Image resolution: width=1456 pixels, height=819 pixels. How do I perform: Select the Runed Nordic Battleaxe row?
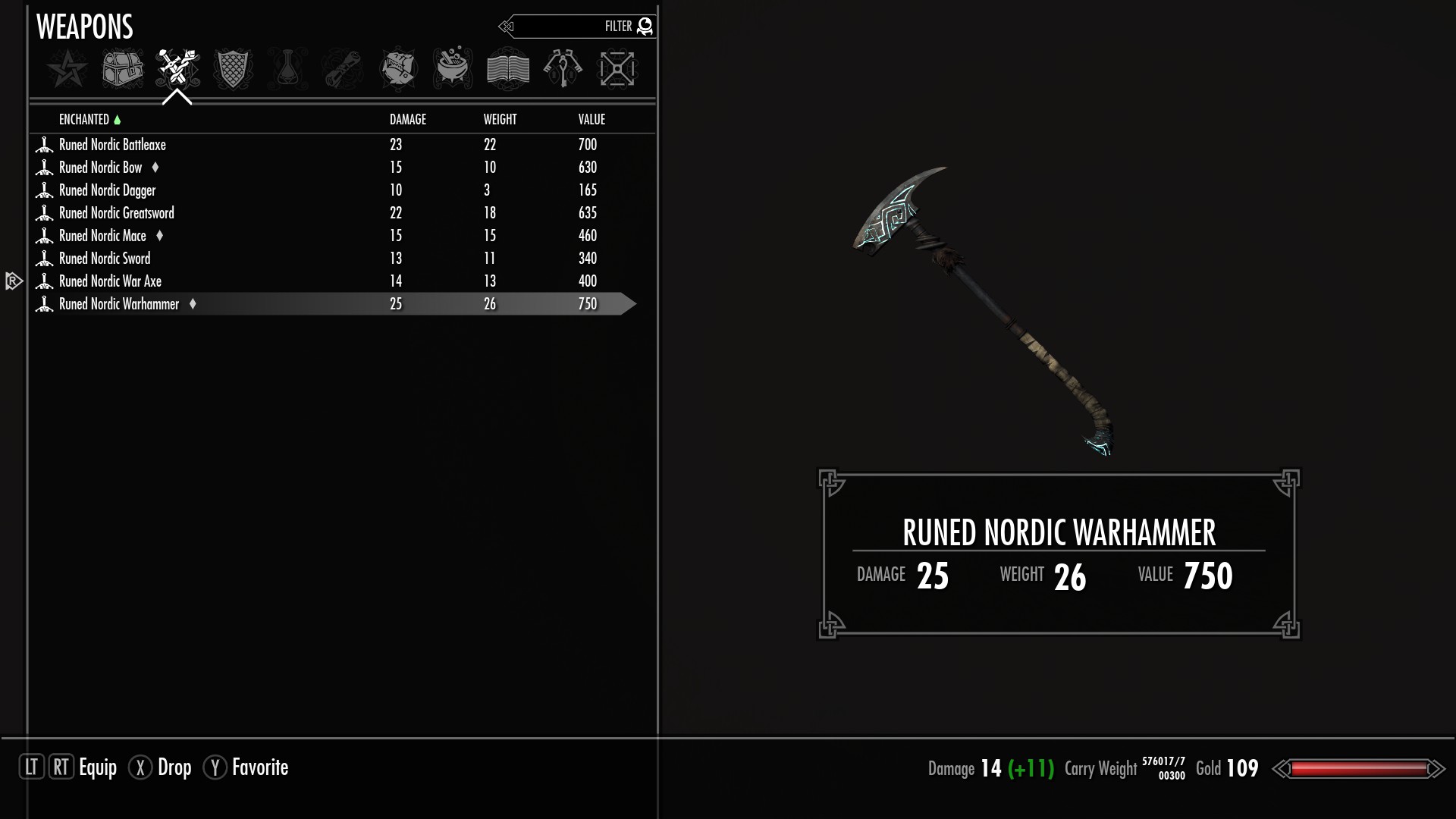[x=112, y=145]
